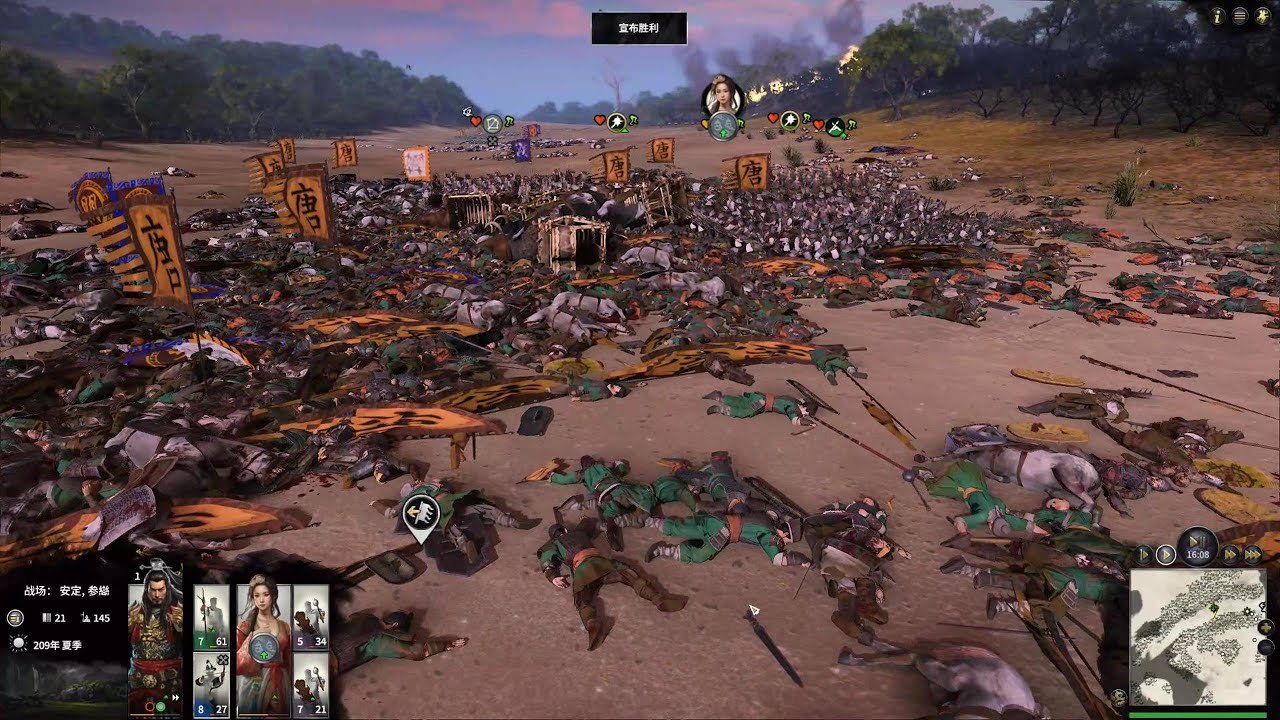Open the info panel with the i icon
The height and width of the screenshot is (720, 1280).
pos(1218,16)
